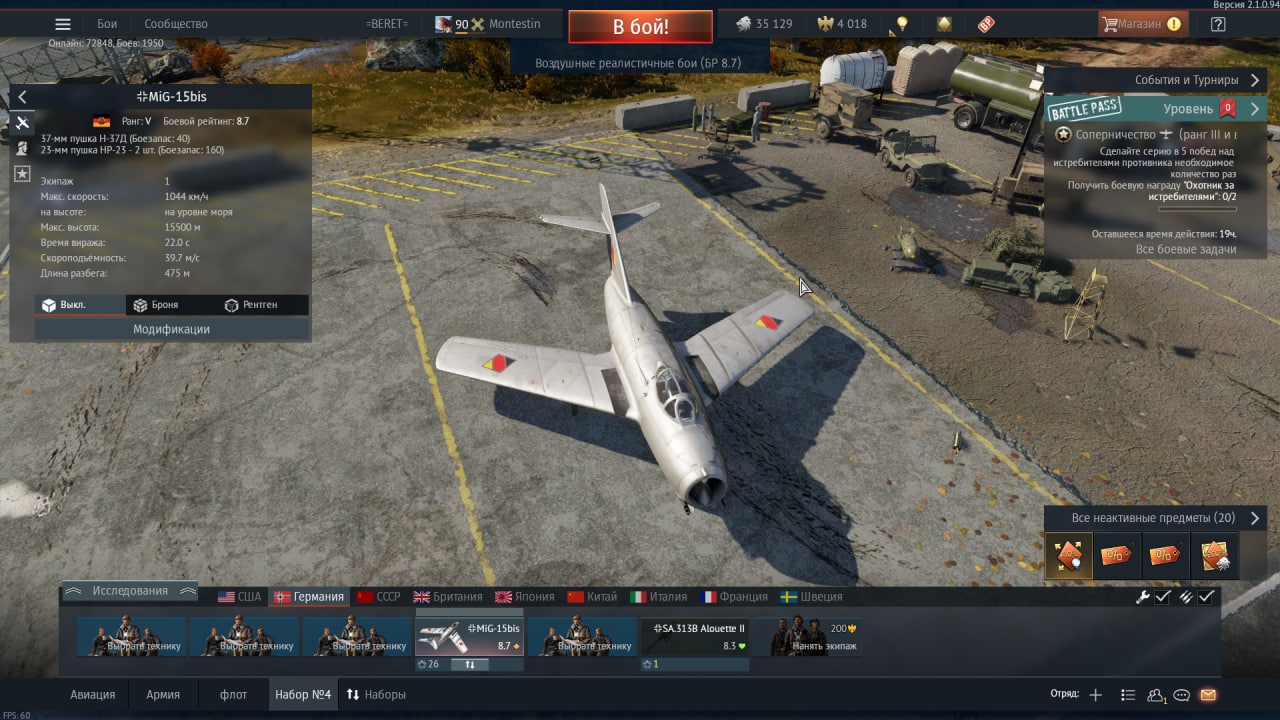Select the SA.313B Alouette II slot

694,637
